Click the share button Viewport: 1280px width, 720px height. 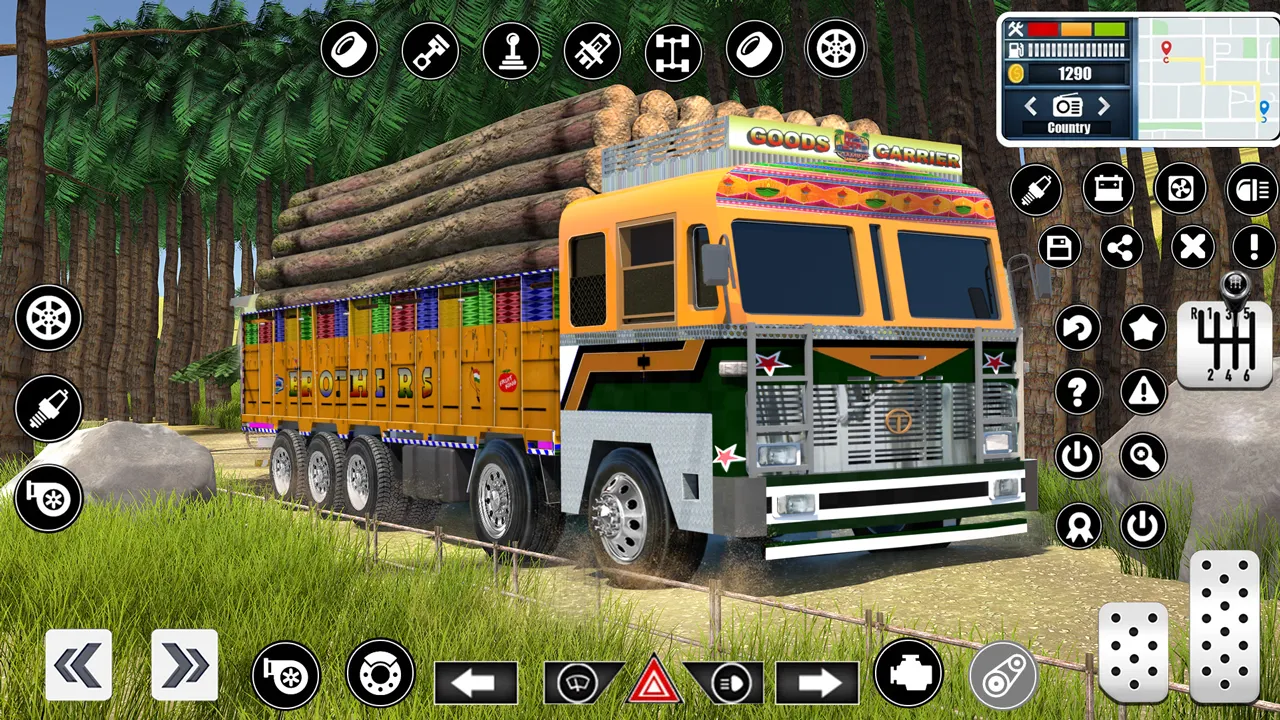(1122, 248)
